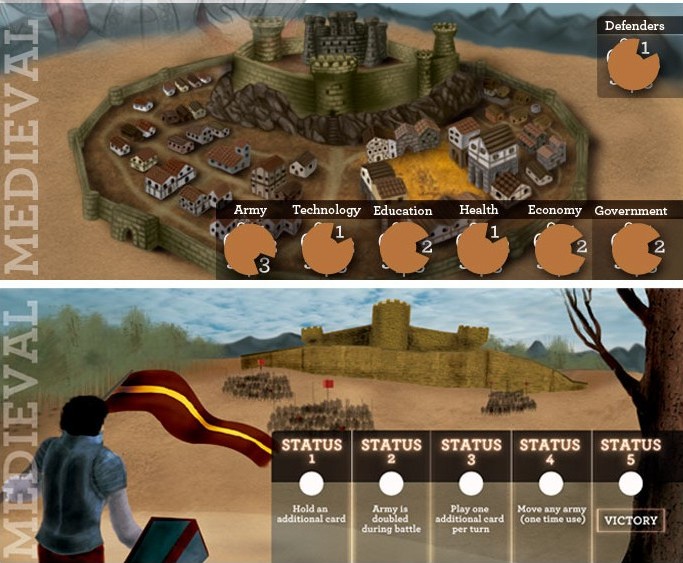
Task: Pick the Economy stat token
Action: click(559, 250)
